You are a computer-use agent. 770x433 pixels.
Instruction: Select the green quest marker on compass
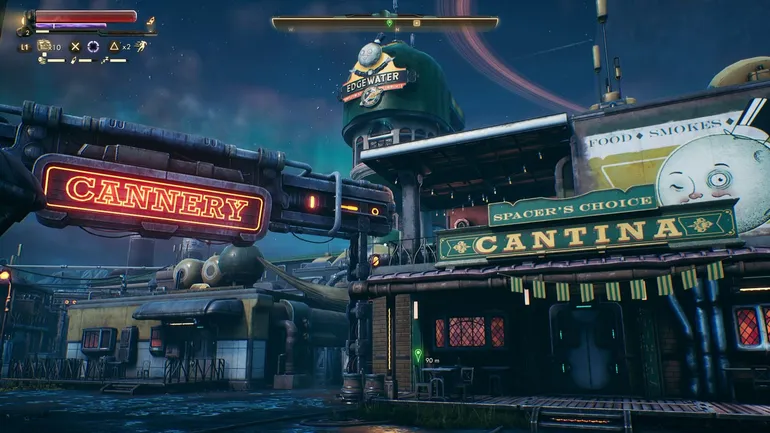(389, 22)
